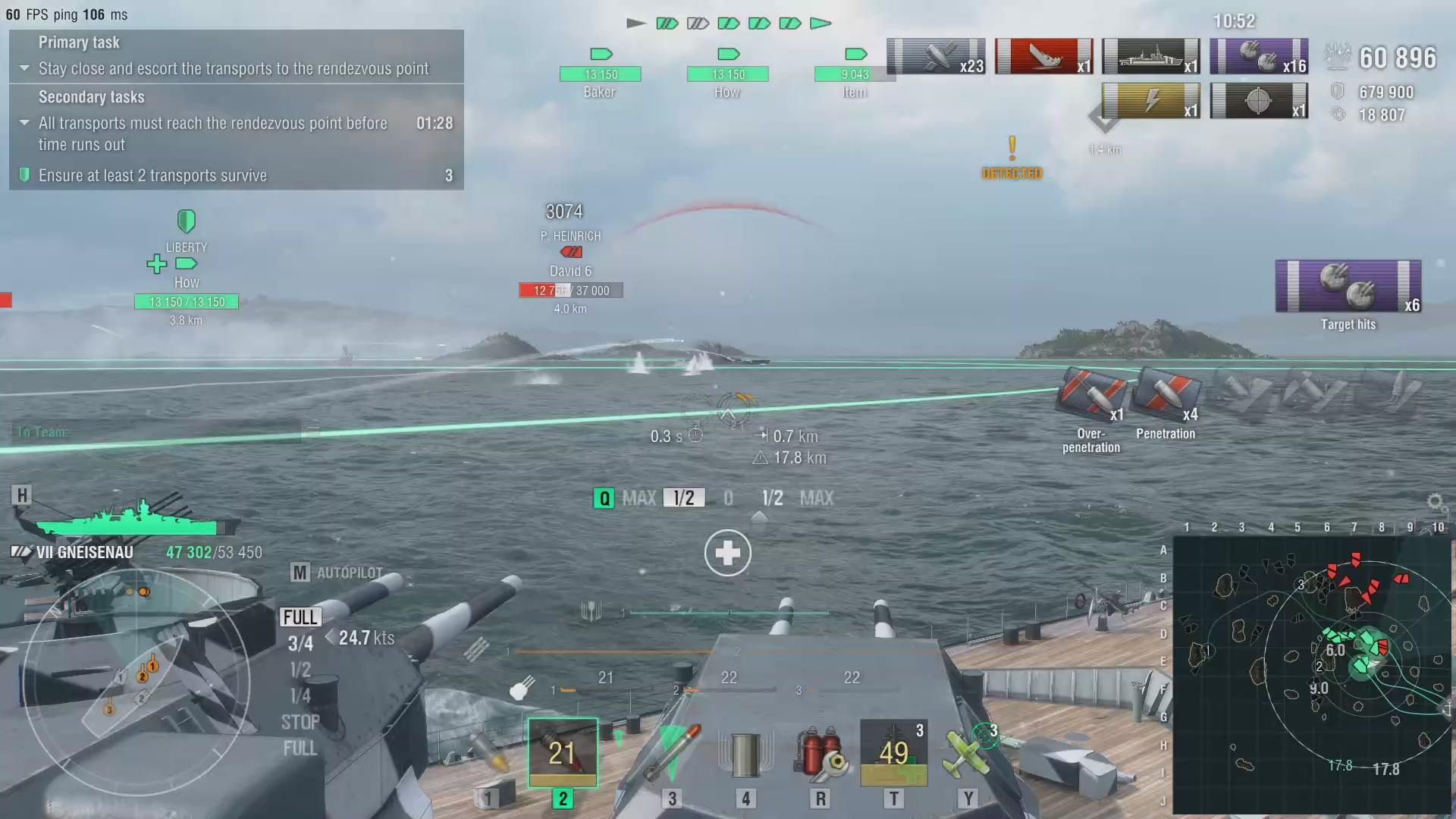Click the Penetration ribbon badge
The height and width of the screenshot is (819, 1456).
pos(1166,396)
